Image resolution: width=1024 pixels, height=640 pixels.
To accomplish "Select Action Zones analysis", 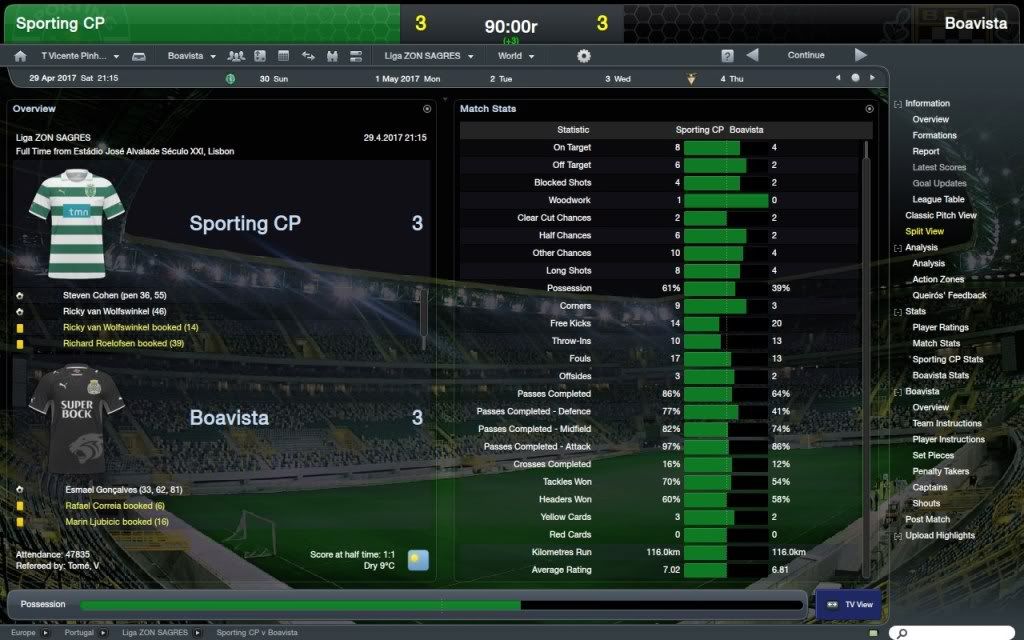I will tap(938, 279).
